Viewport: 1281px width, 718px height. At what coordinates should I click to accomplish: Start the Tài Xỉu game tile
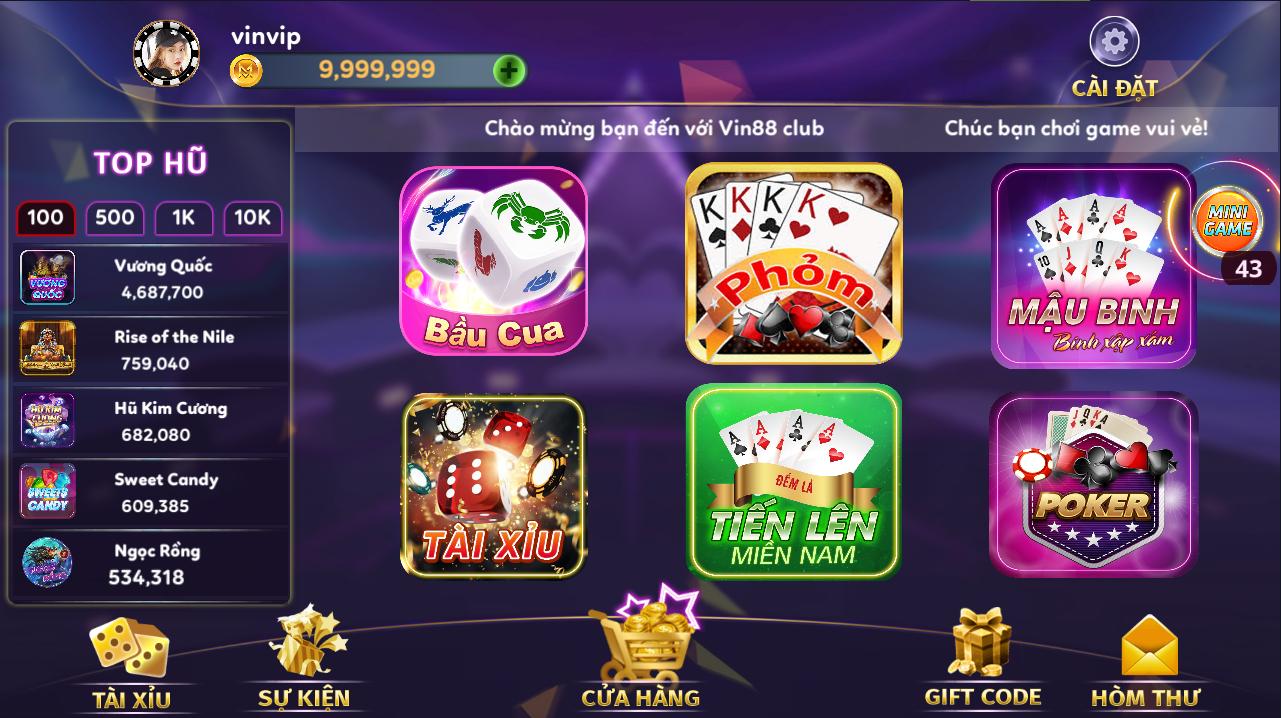[x=493, y=486]
